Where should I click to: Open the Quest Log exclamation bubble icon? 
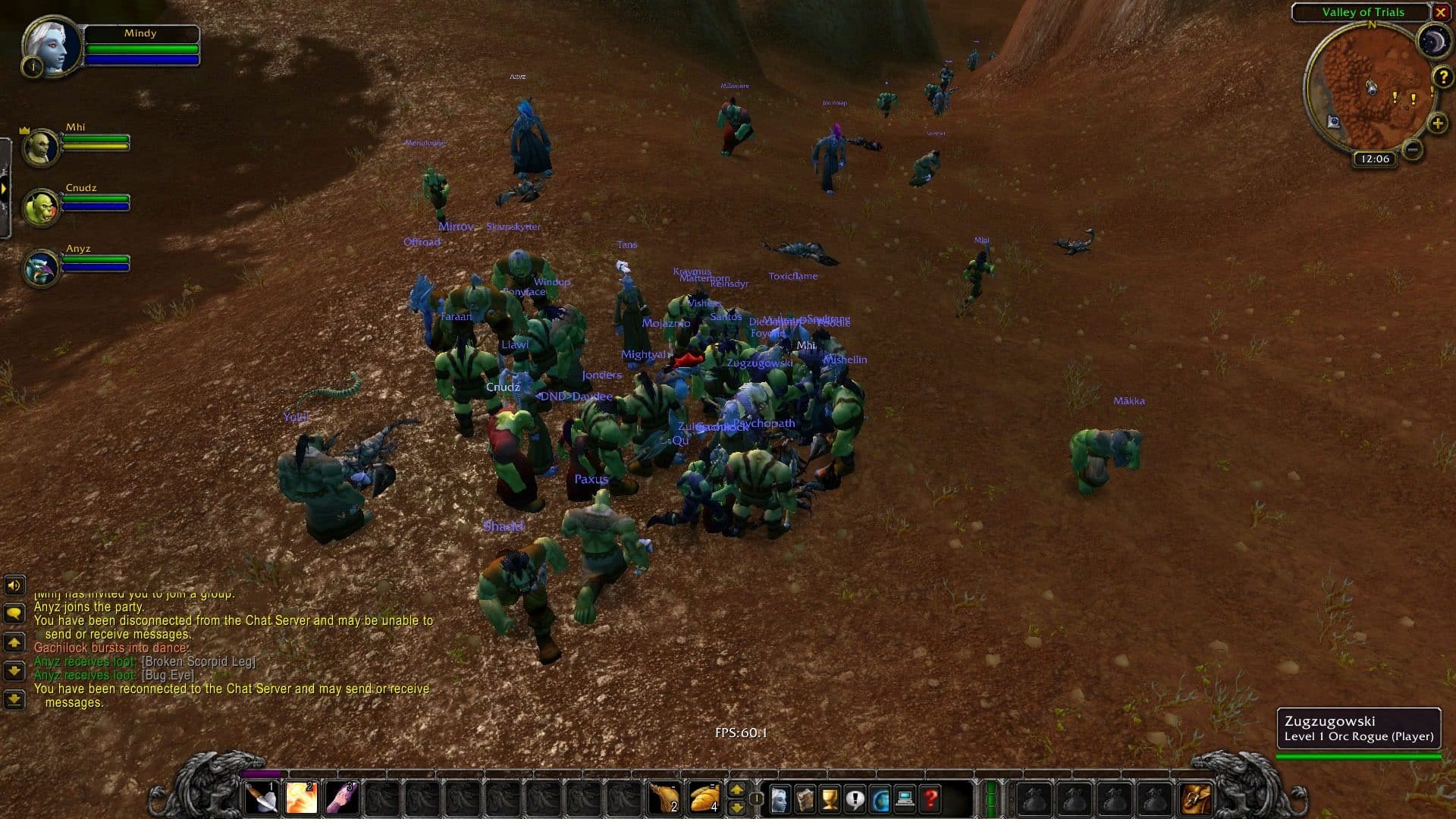[855, 798]
